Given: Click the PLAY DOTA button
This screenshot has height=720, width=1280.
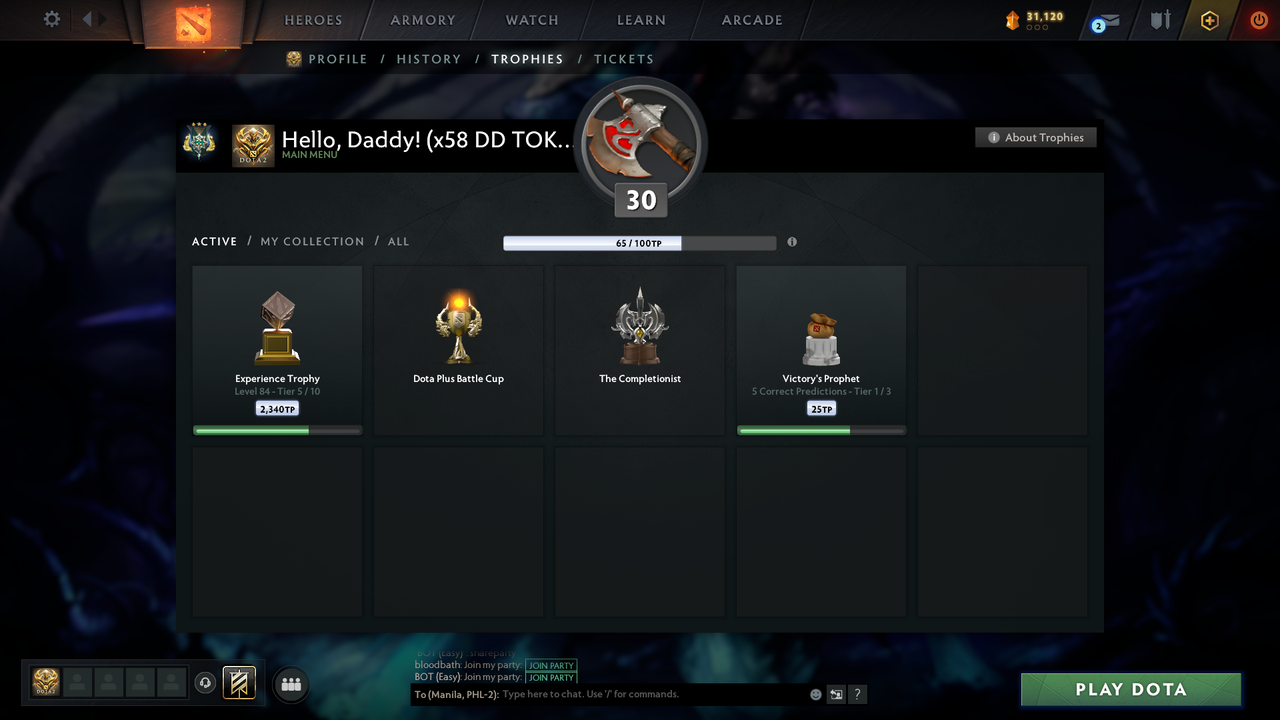Looking at the screenshot, I should click(1130, 689).
